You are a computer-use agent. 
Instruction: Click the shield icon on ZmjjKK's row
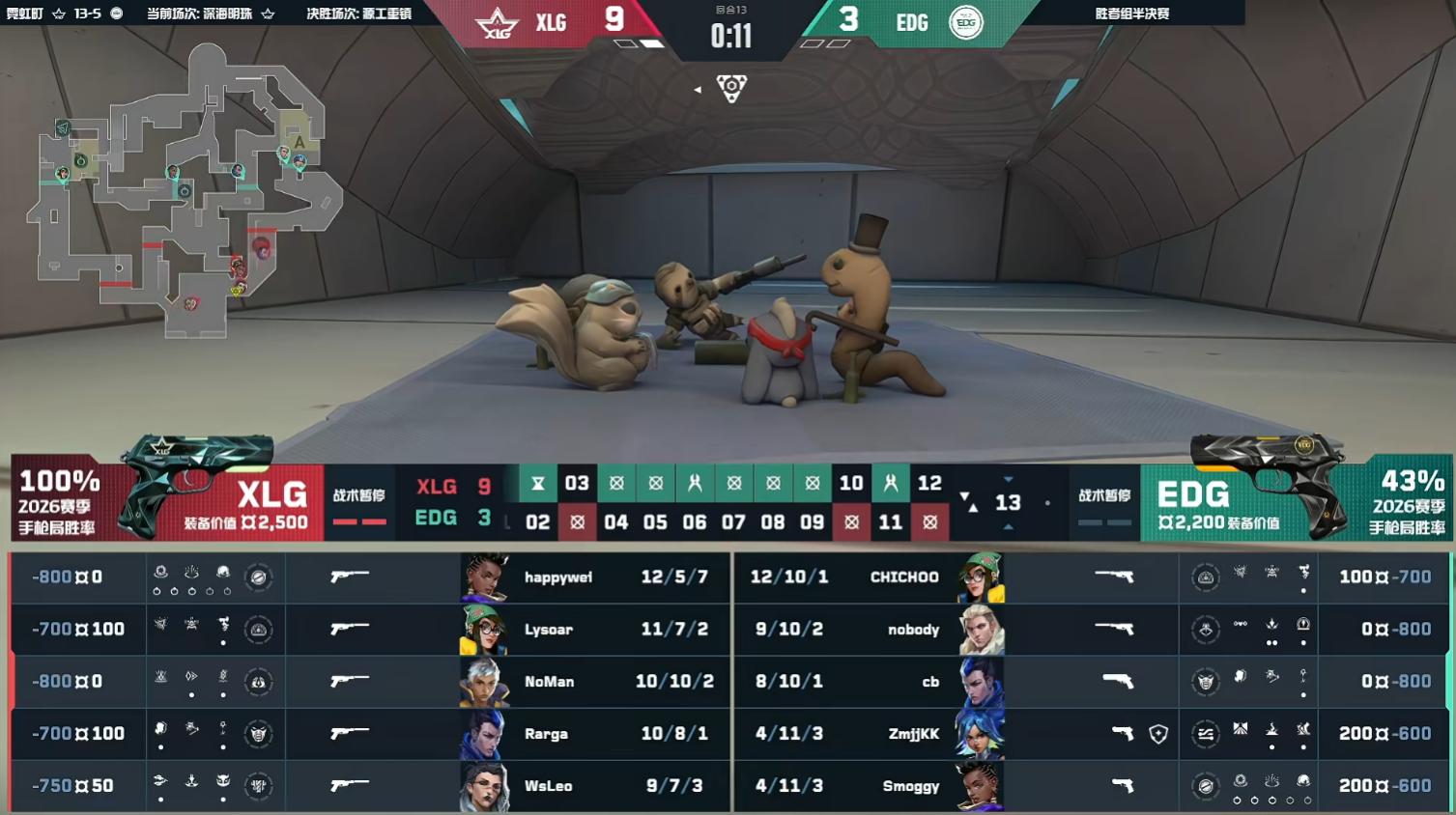(1158, 735)
